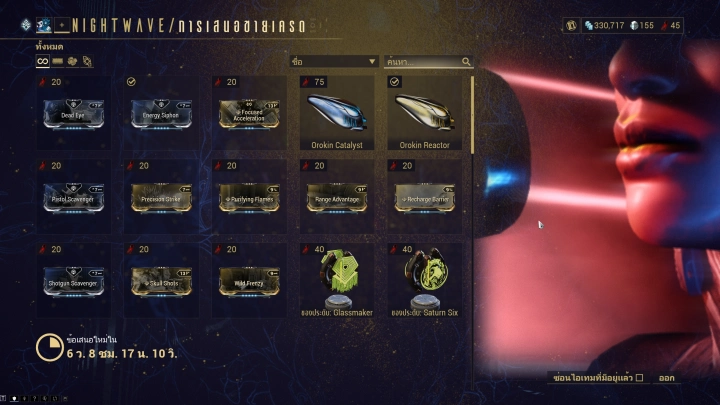Screen dimensions: 720x405
Task: Choose the Orokin Reactor item
Action: tap(422, 113)
